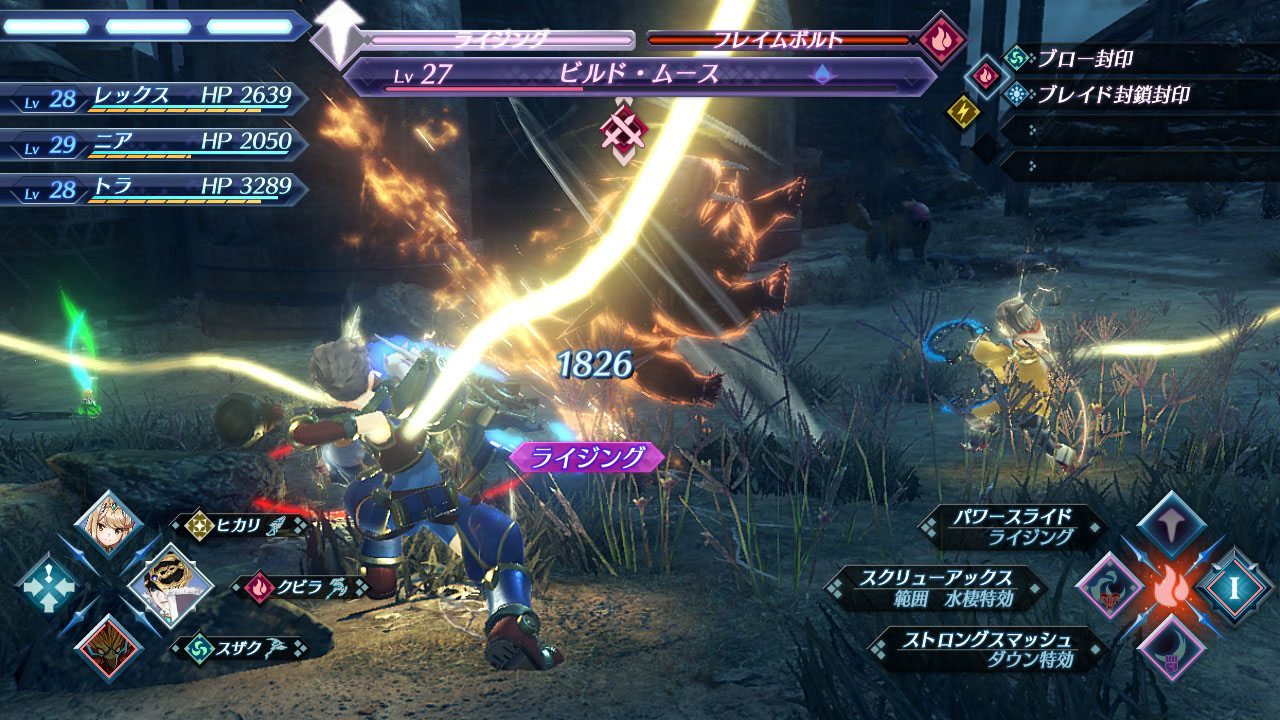Activate the four-arrow target command icon

coord(47,586)
